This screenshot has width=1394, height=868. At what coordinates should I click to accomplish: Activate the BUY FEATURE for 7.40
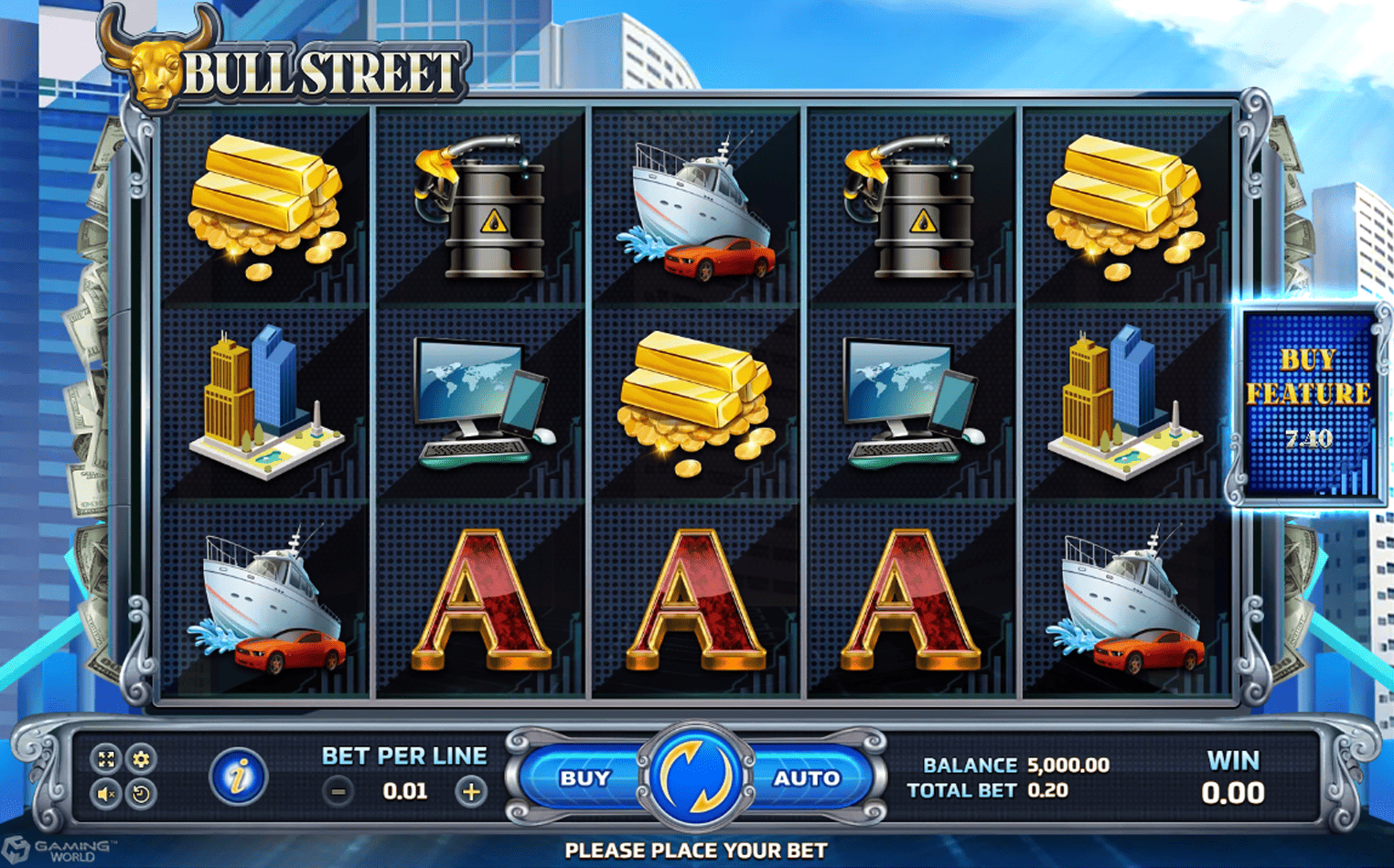pos(1306,401)
